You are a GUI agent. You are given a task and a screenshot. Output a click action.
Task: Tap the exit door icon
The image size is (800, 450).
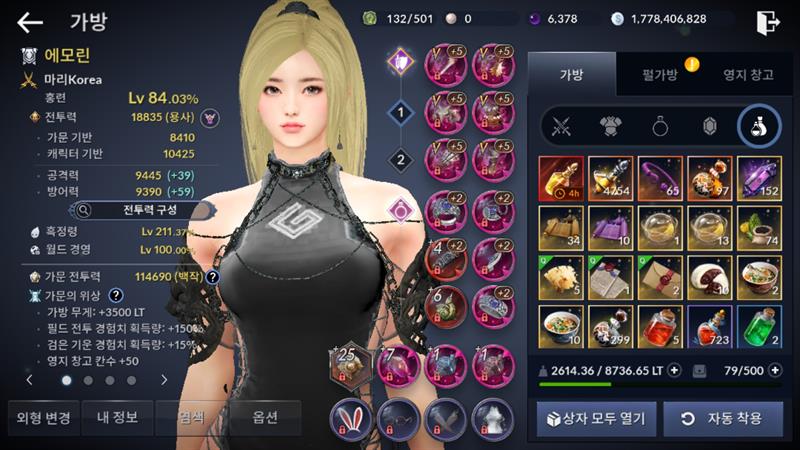pyautogui.click(x=768, y=21)
